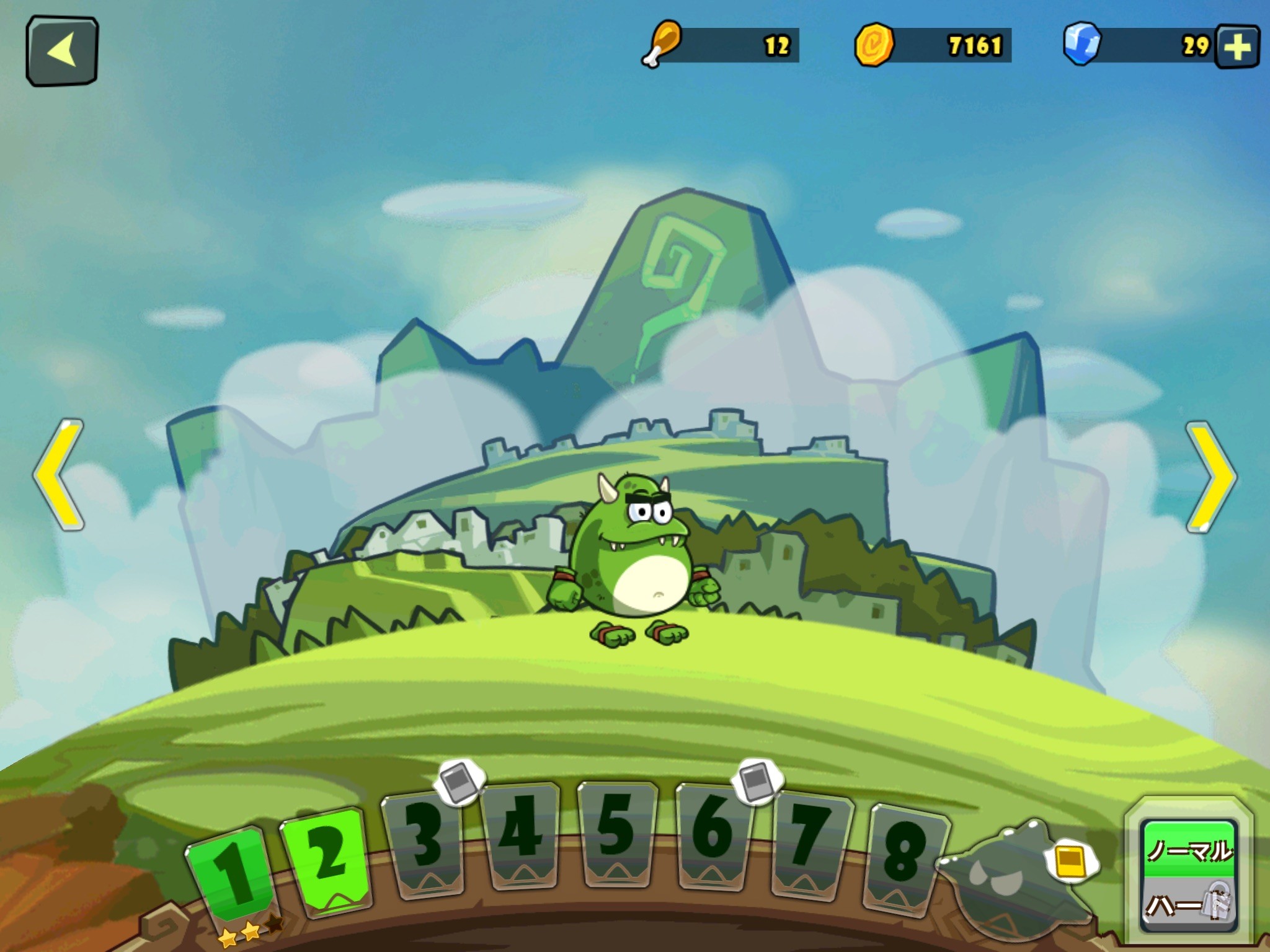Show the next world with the right arrow
The height and width of the screenshot is (952, 1270).
pyautogui.click(x=1211, y=476)
